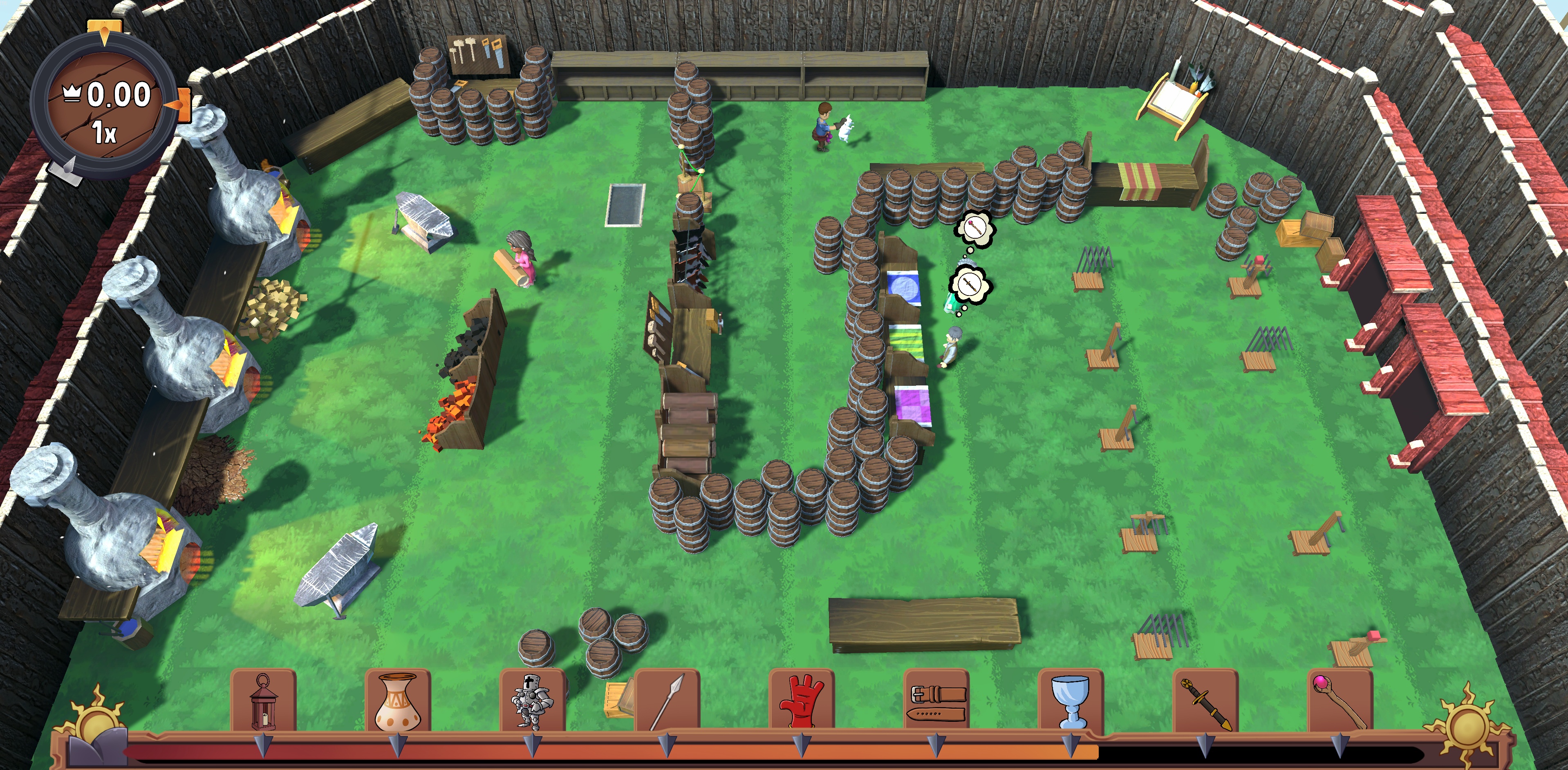This screenshot has height=770, width=1568.
Task: Select the clay vase order icon
Action: (x=398, y=701)
